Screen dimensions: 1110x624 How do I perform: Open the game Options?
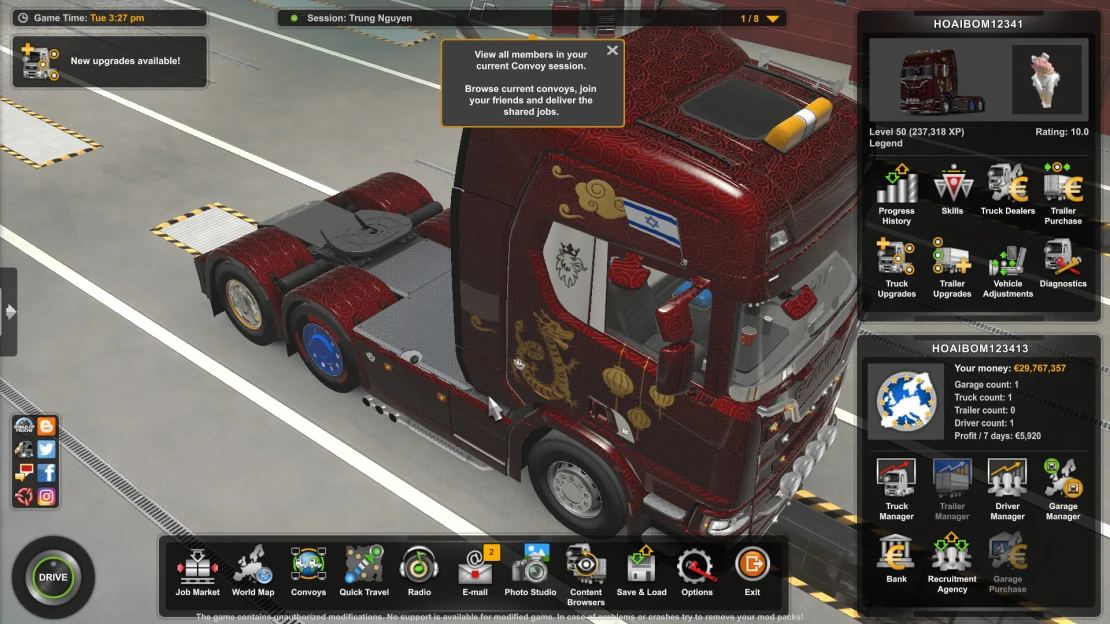(697, 569)
